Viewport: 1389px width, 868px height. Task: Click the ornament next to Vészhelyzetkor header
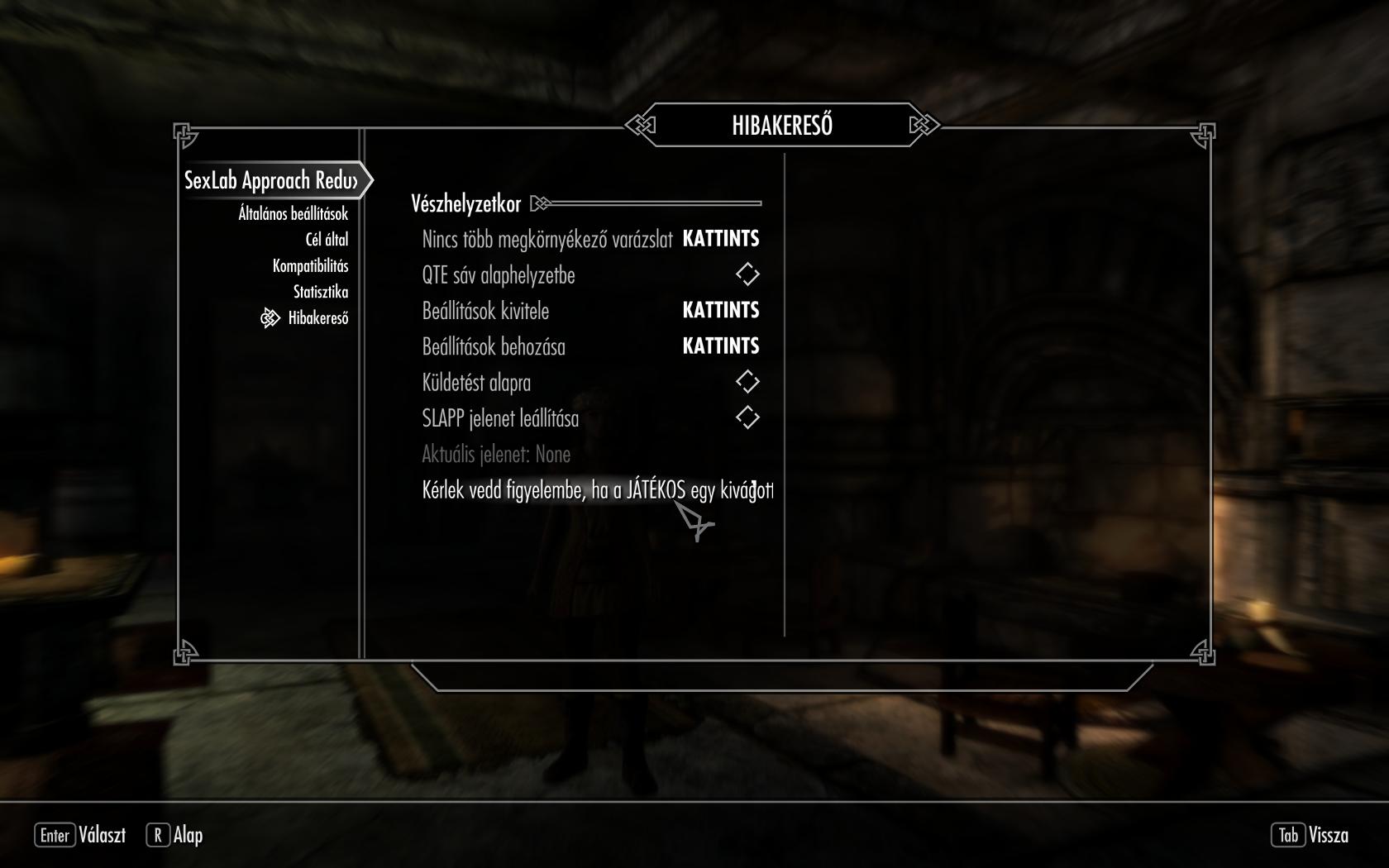coord(542,201)
